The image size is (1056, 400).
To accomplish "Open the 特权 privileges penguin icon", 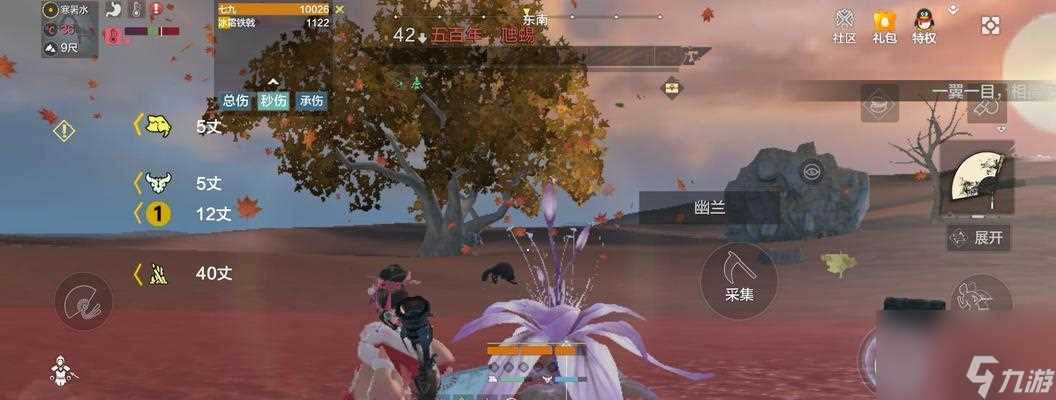I will tap(924, 26).
